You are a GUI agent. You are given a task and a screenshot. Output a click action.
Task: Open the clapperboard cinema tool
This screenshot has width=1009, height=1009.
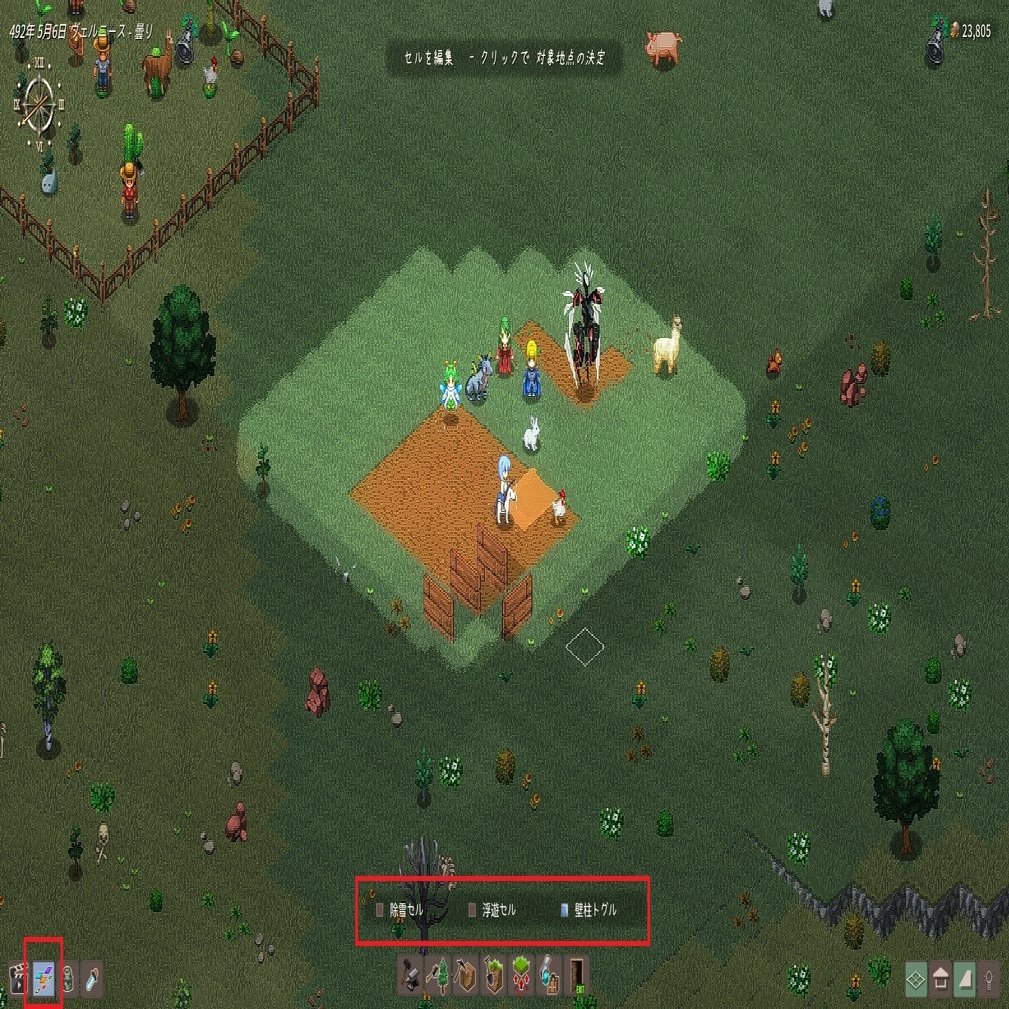coord(17,978)
